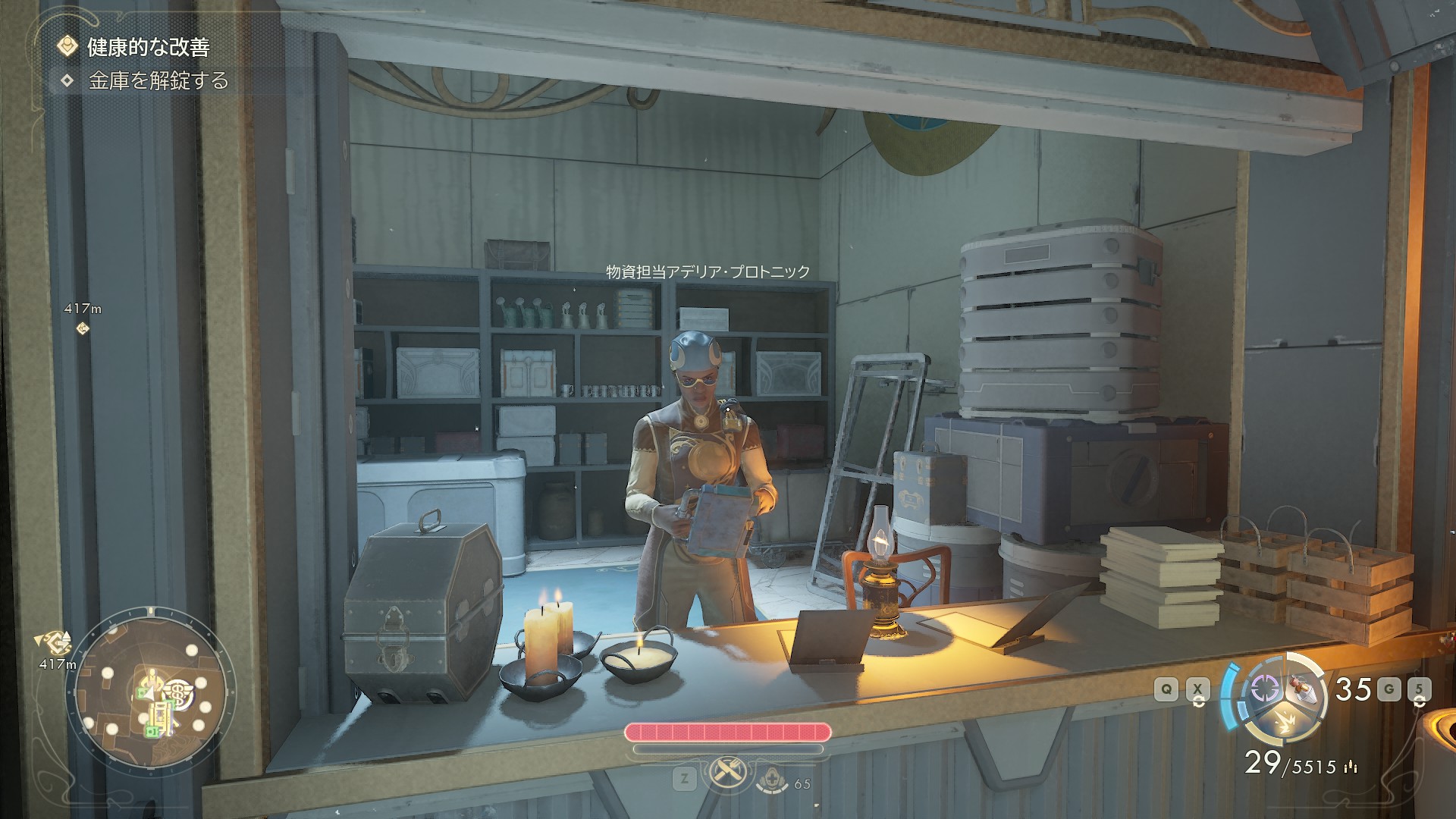Viewport: 1456px width, 819px height.
Task: Use the crossed knife and fork food icon
Action: [x=727, y=773]
